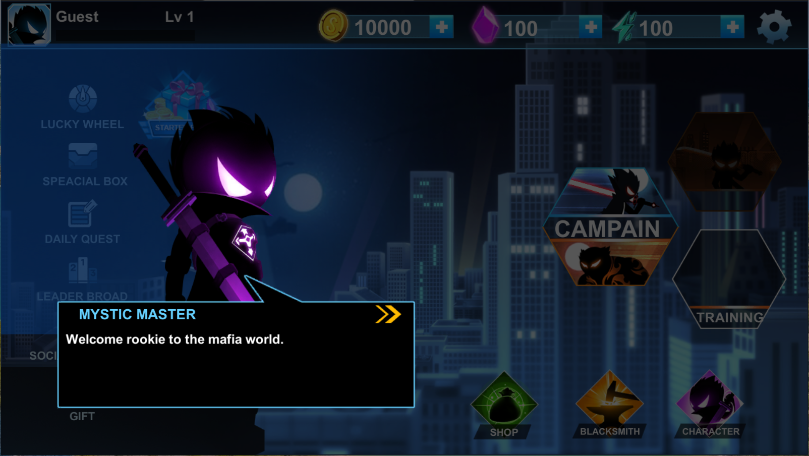View the Daily Quest list
Viewport: 809px width, 456px height.
tap(82, 221)
